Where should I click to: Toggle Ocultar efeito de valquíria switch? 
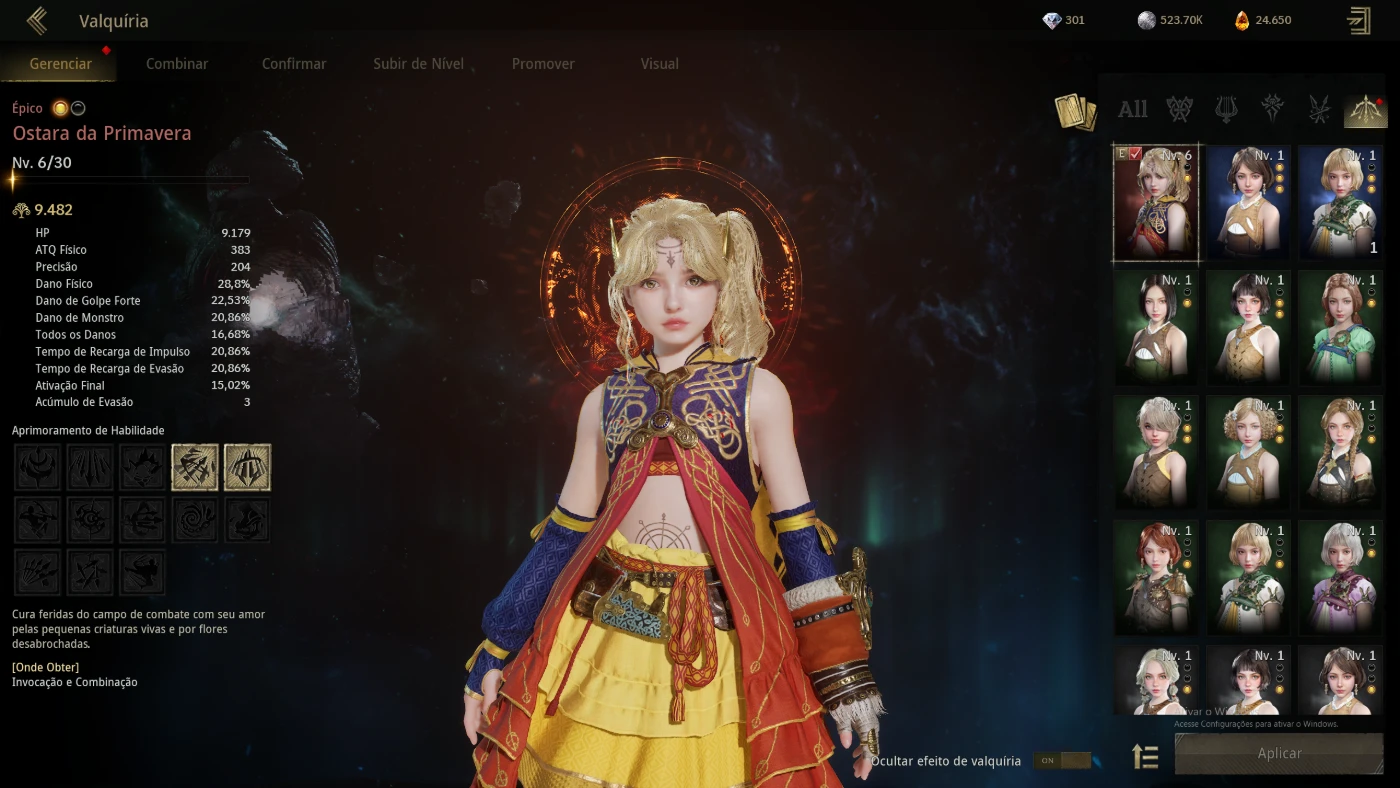[1061, 761]
